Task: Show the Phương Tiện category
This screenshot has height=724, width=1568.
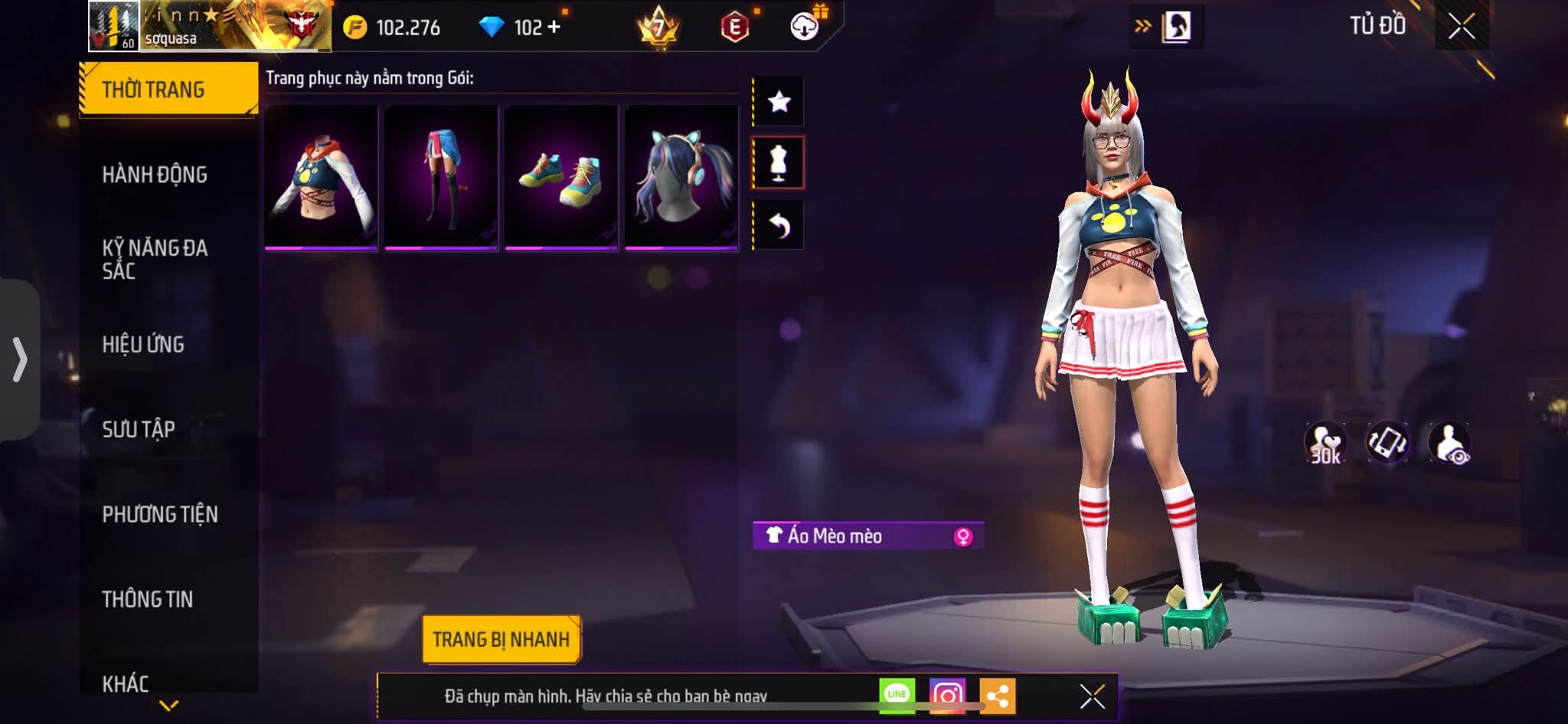Action: click(160, 514)
